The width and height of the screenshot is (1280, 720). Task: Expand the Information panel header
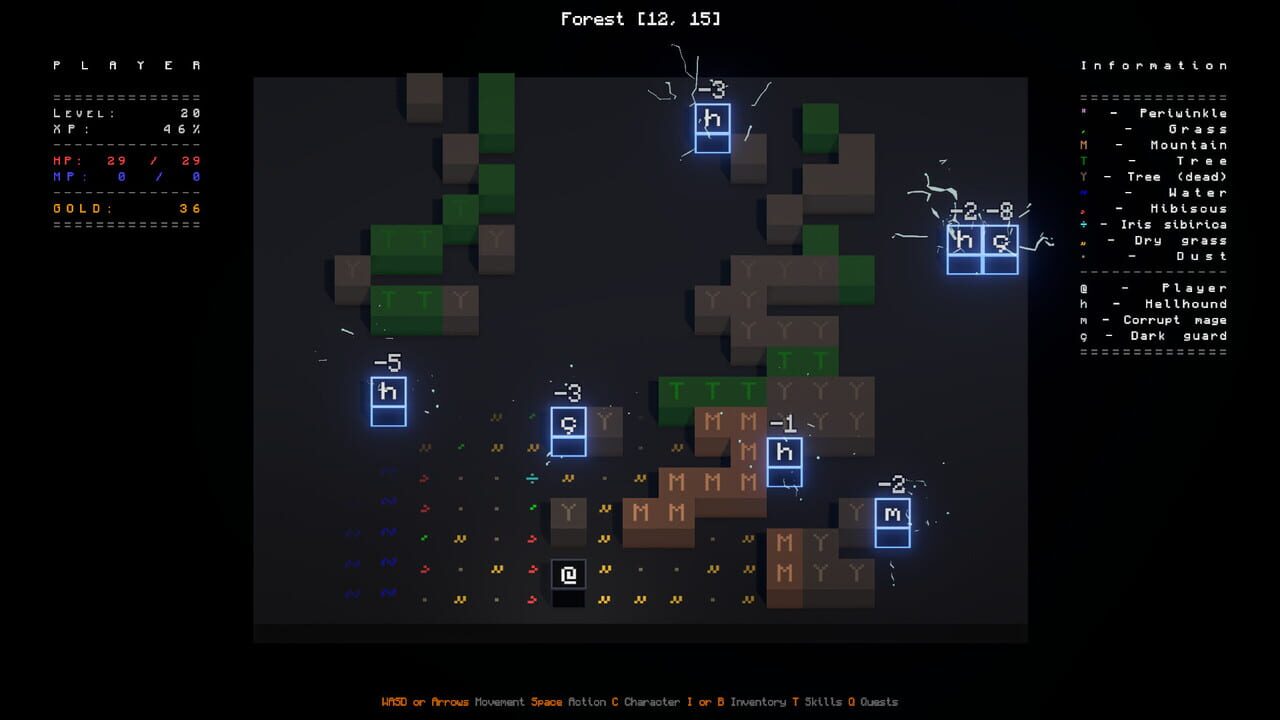[x=1156, y=64]
